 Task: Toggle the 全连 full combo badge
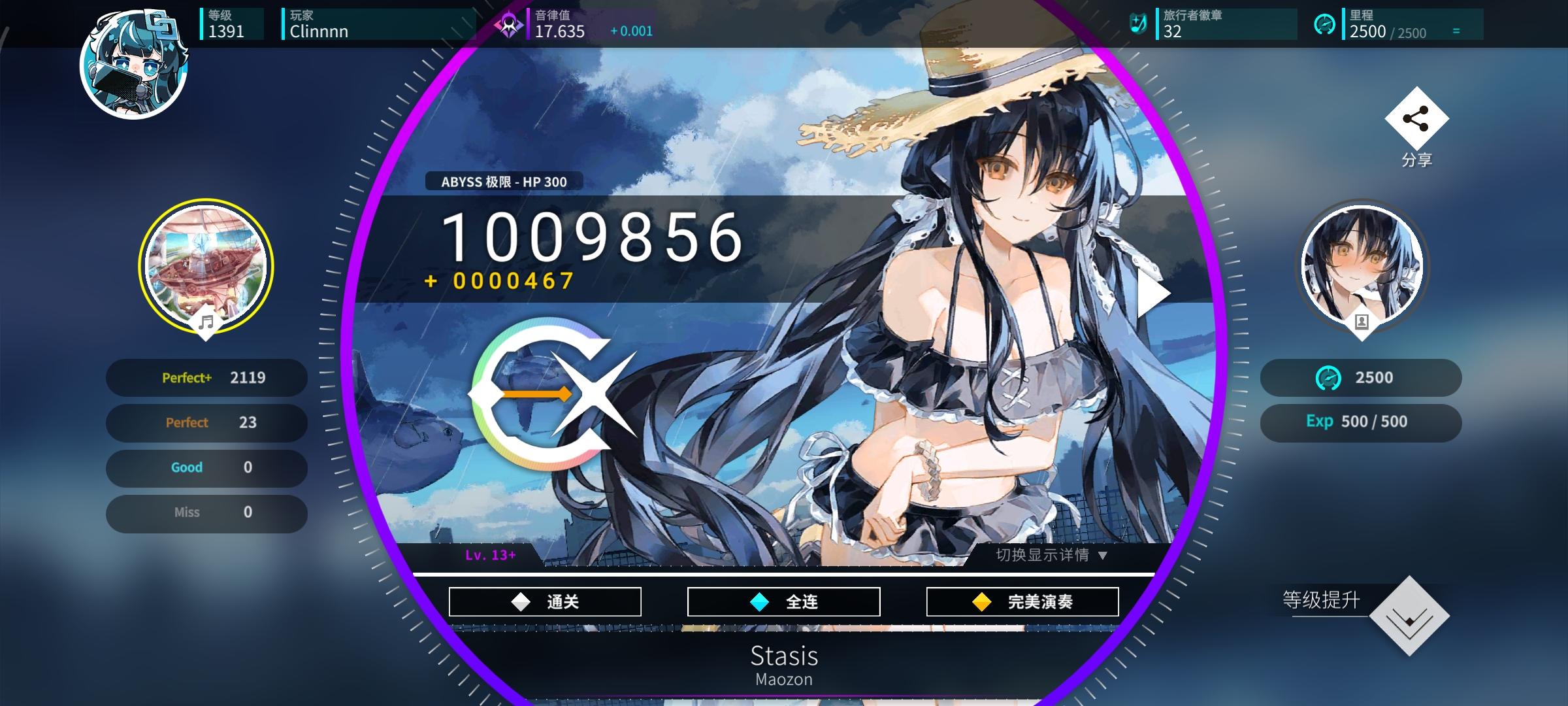click(x=784, y=601)
